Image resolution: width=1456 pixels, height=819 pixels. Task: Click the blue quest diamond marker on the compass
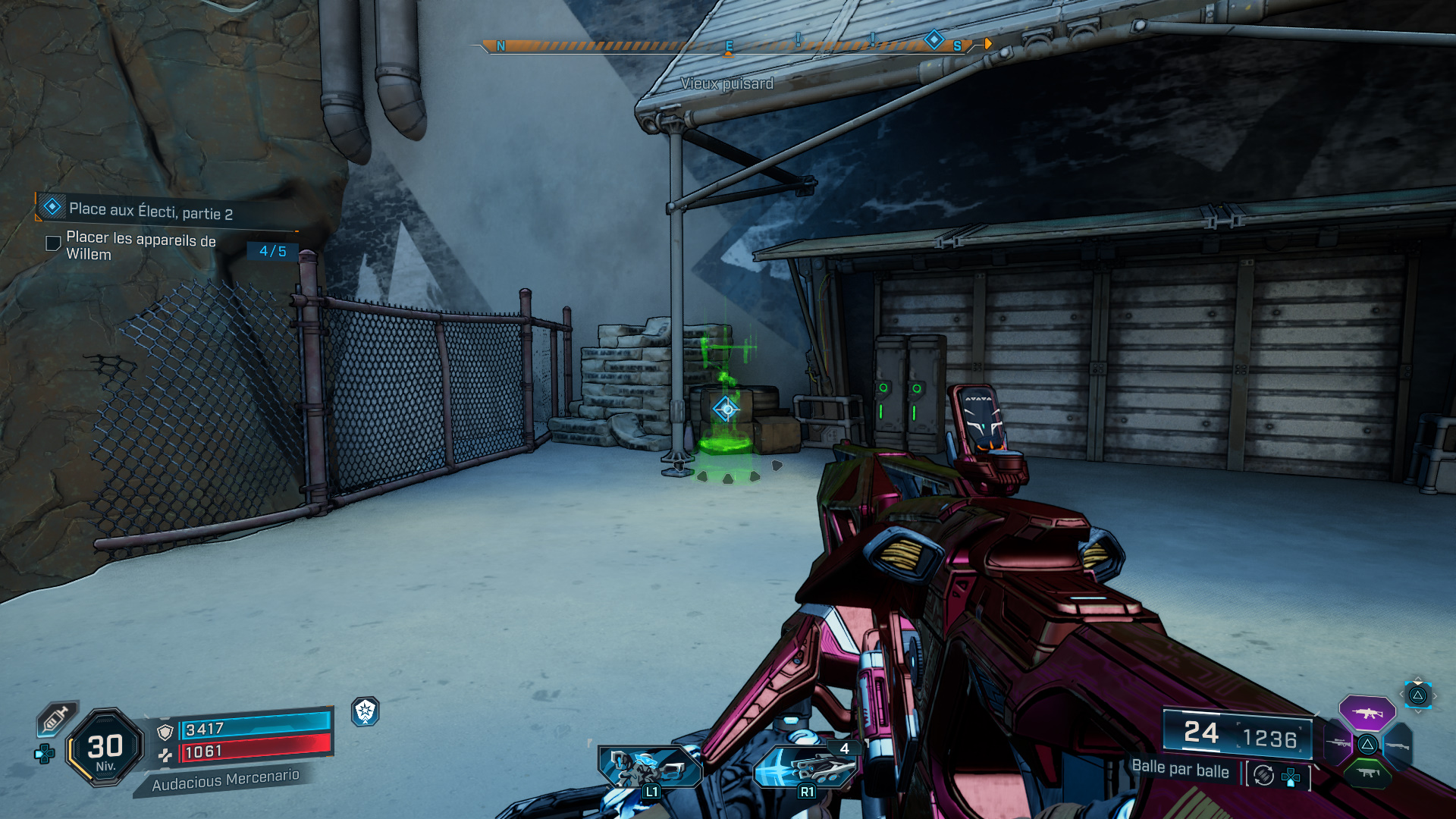(x=934, y=39)
